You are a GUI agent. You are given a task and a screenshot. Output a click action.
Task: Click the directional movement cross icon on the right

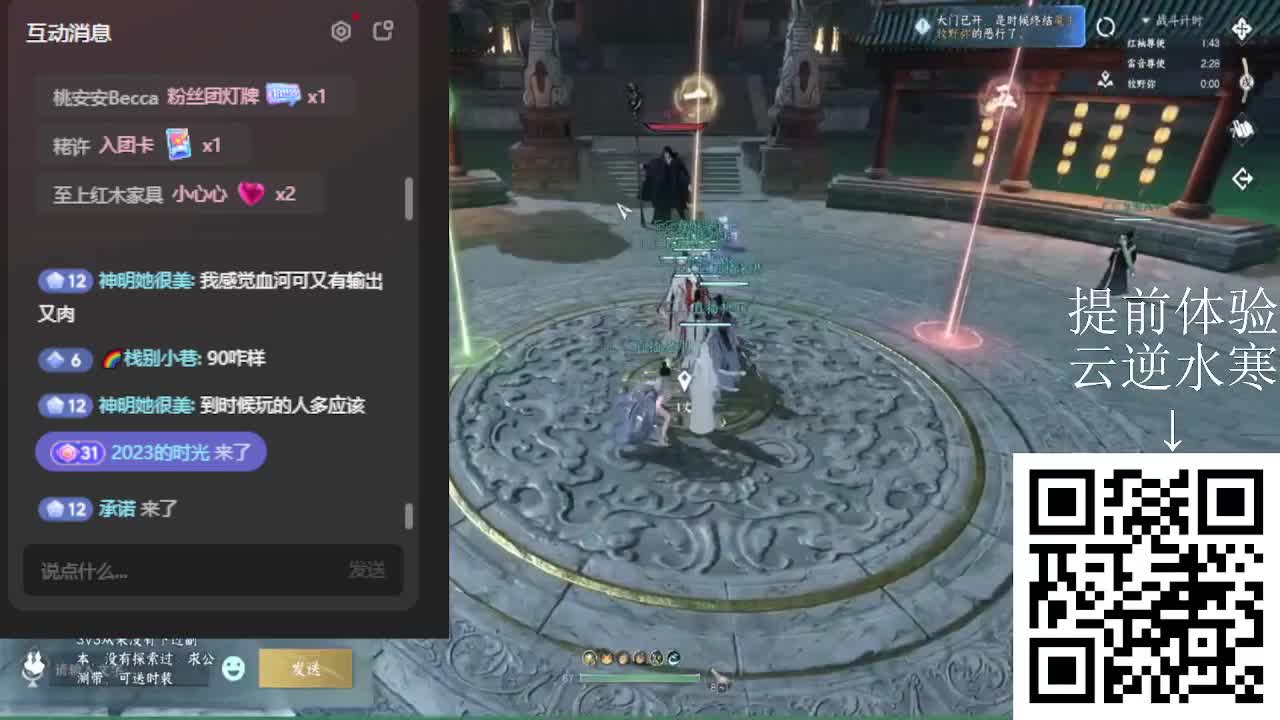tap(1244, 28)
